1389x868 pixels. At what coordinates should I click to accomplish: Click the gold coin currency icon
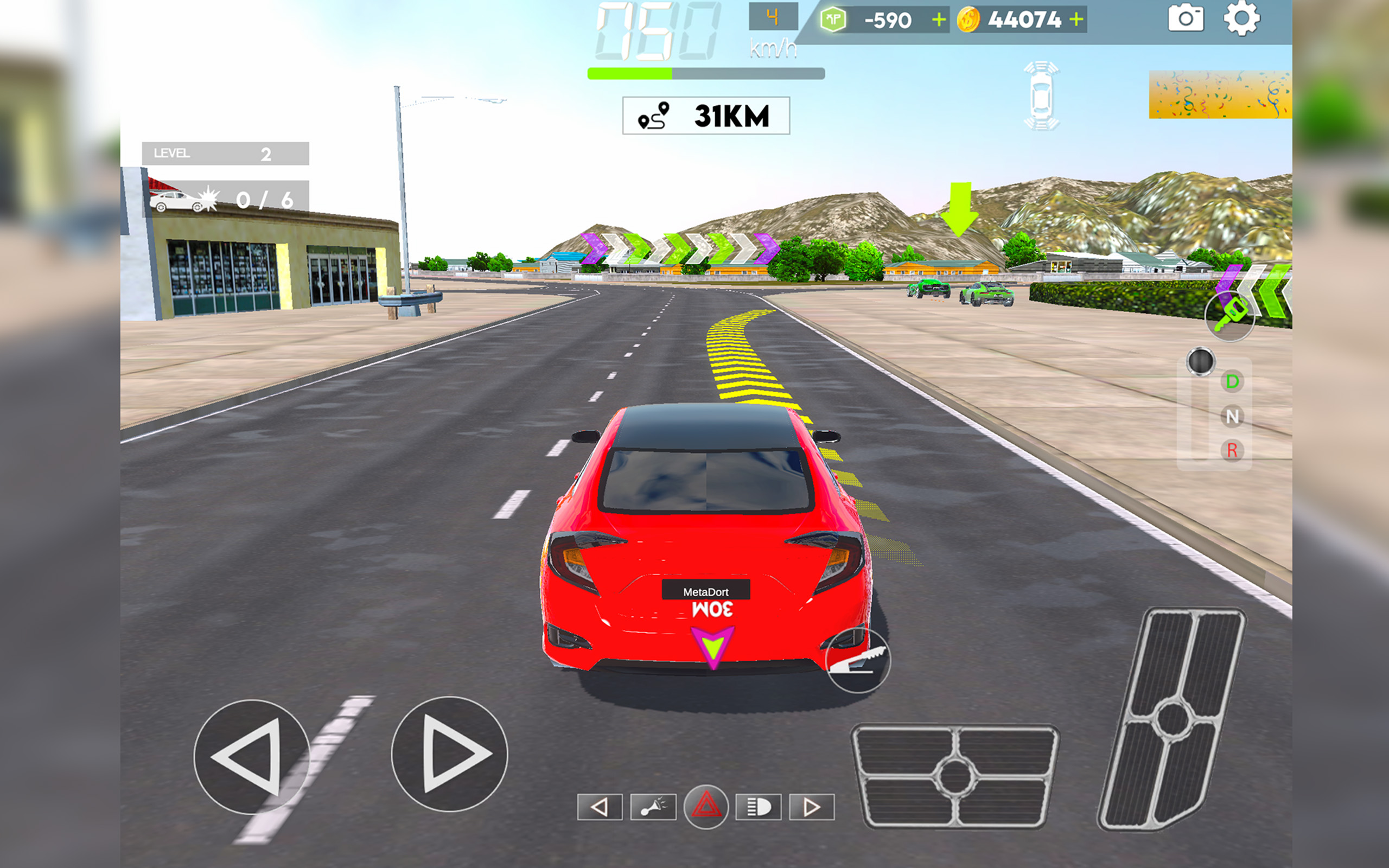coord(970,19)
